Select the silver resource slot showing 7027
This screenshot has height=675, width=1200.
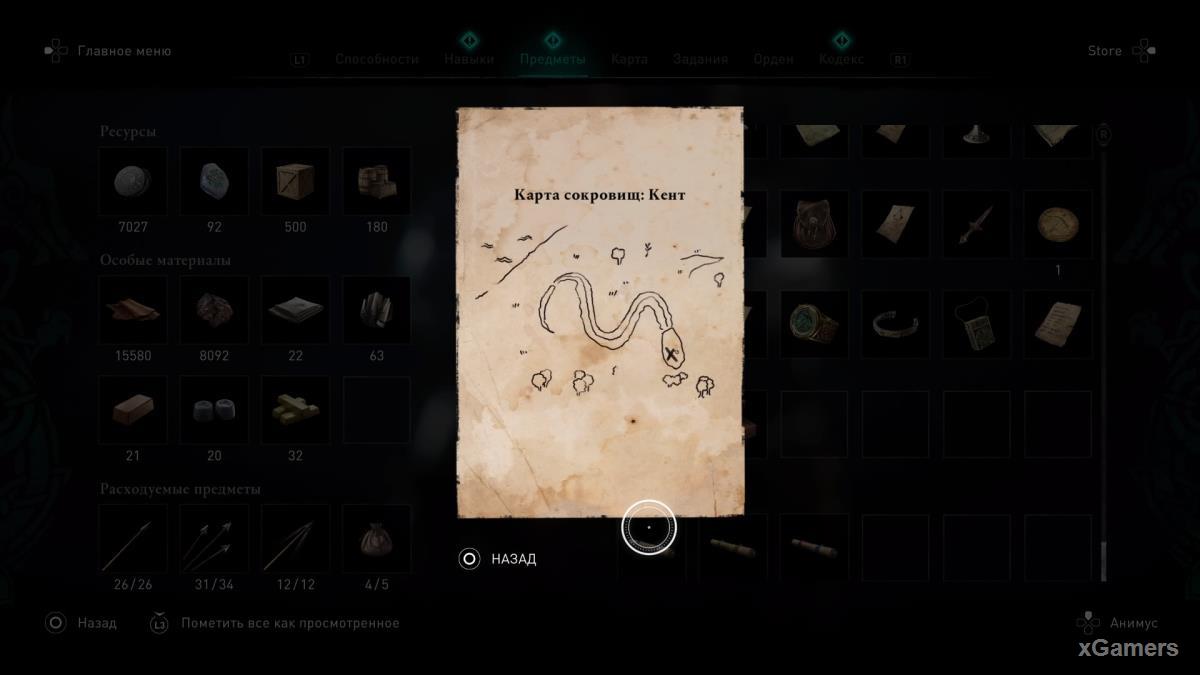point(133,182)
